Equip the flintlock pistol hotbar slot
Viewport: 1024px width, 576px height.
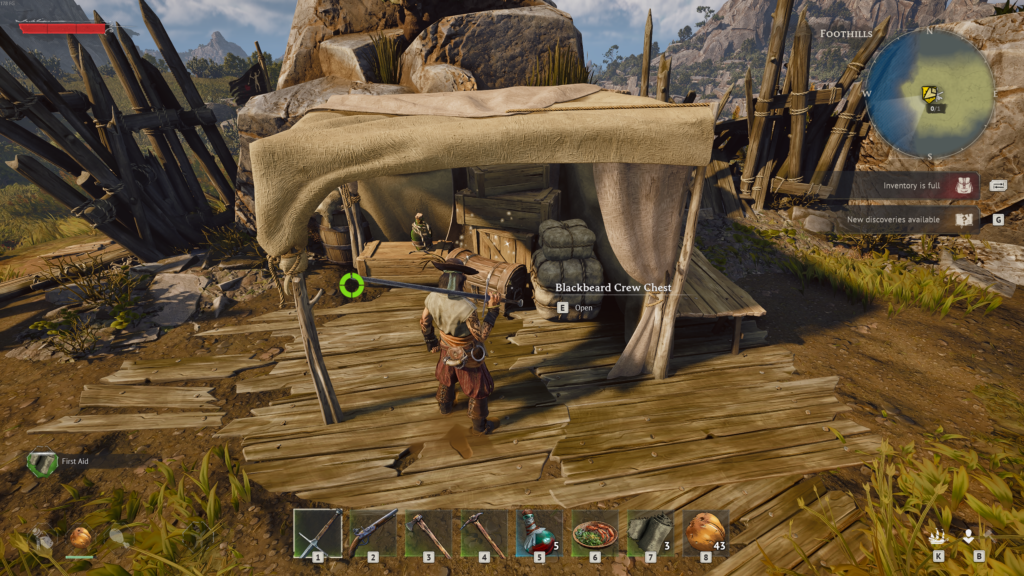[x=373, y=532]
